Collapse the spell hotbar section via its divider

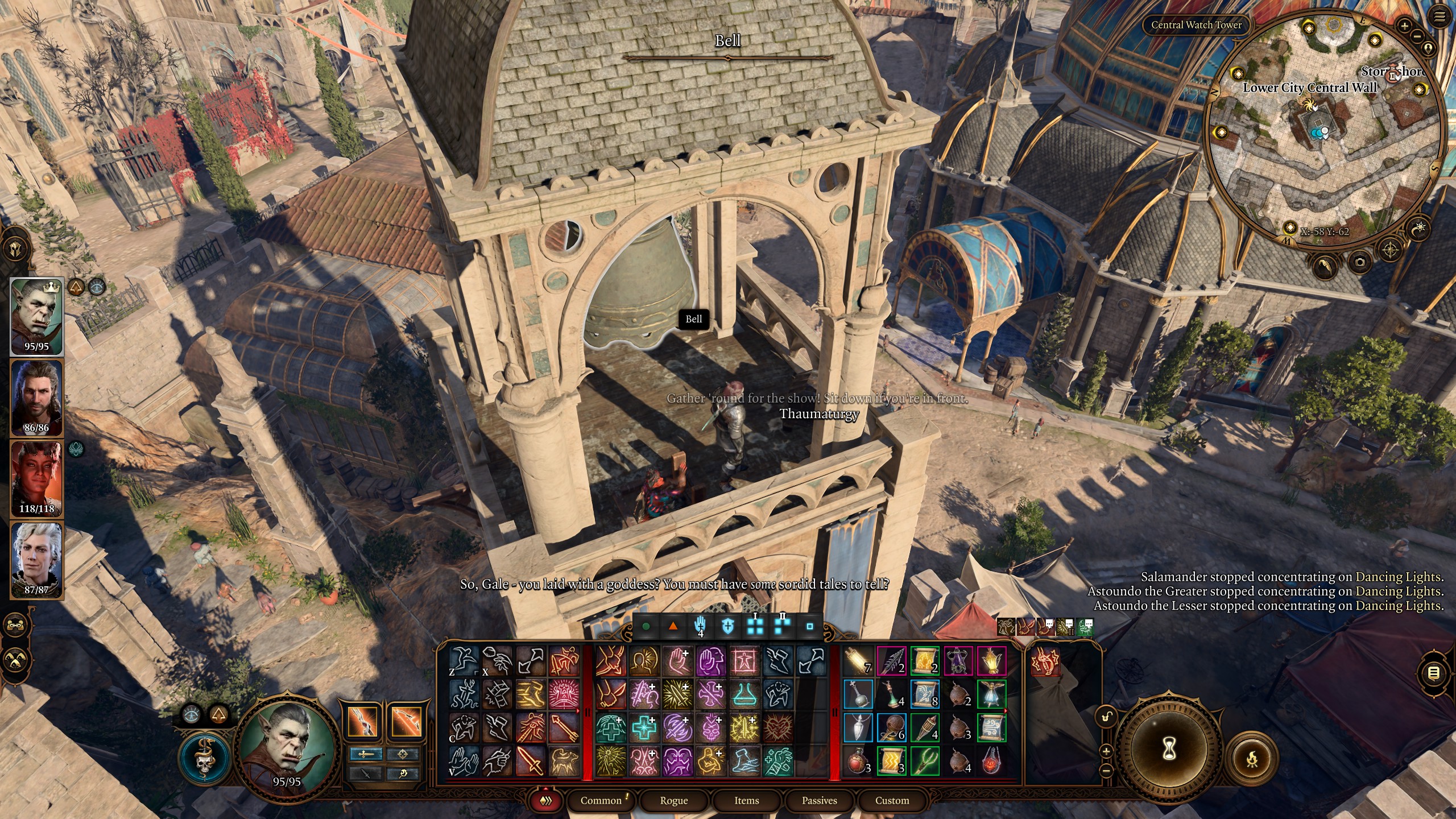point(588,712)
